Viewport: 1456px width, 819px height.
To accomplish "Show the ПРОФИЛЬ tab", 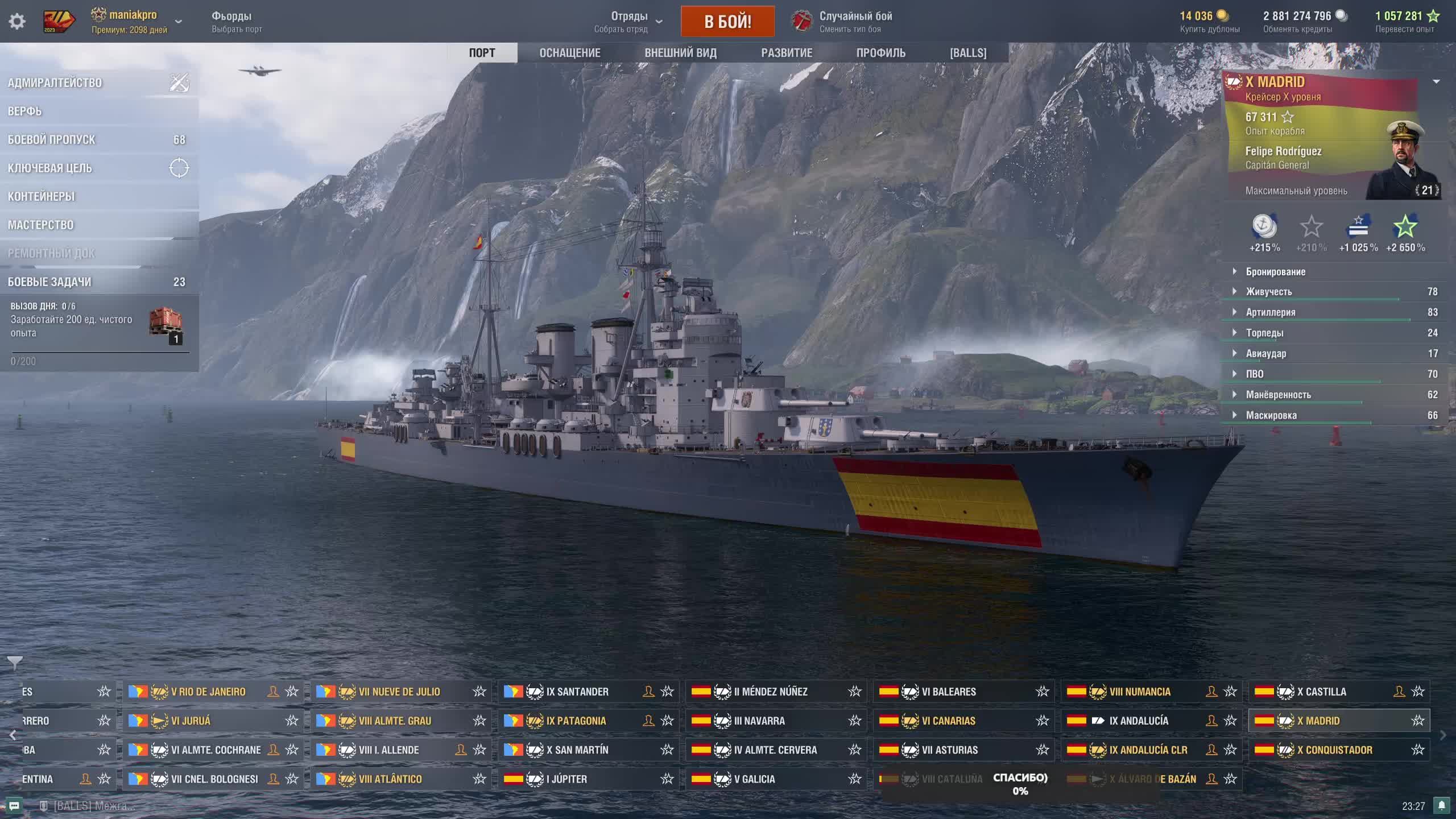I will point(880,53).
